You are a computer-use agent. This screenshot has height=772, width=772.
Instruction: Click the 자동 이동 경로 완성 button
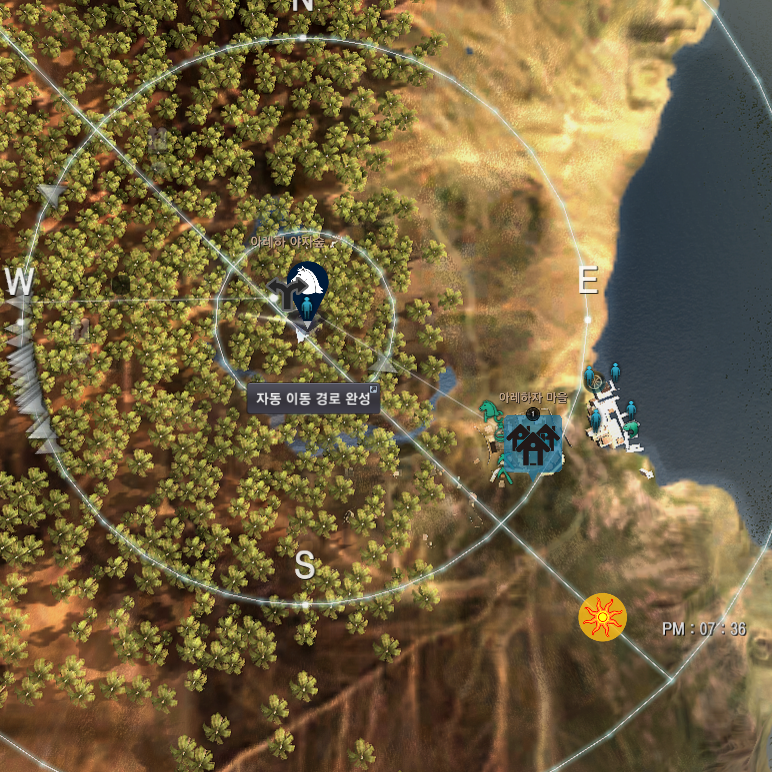313,399
